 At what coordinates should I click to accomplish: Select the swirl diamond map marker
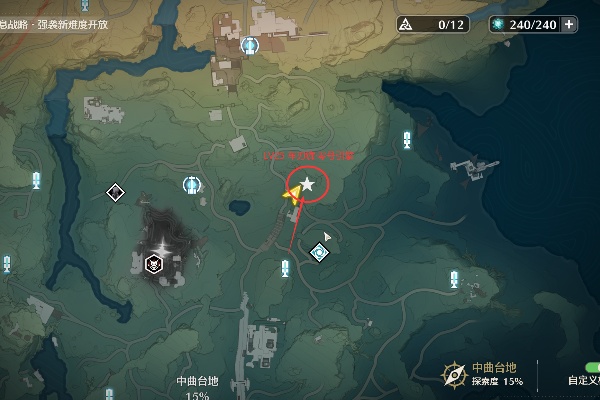click(x=319, y=252)
